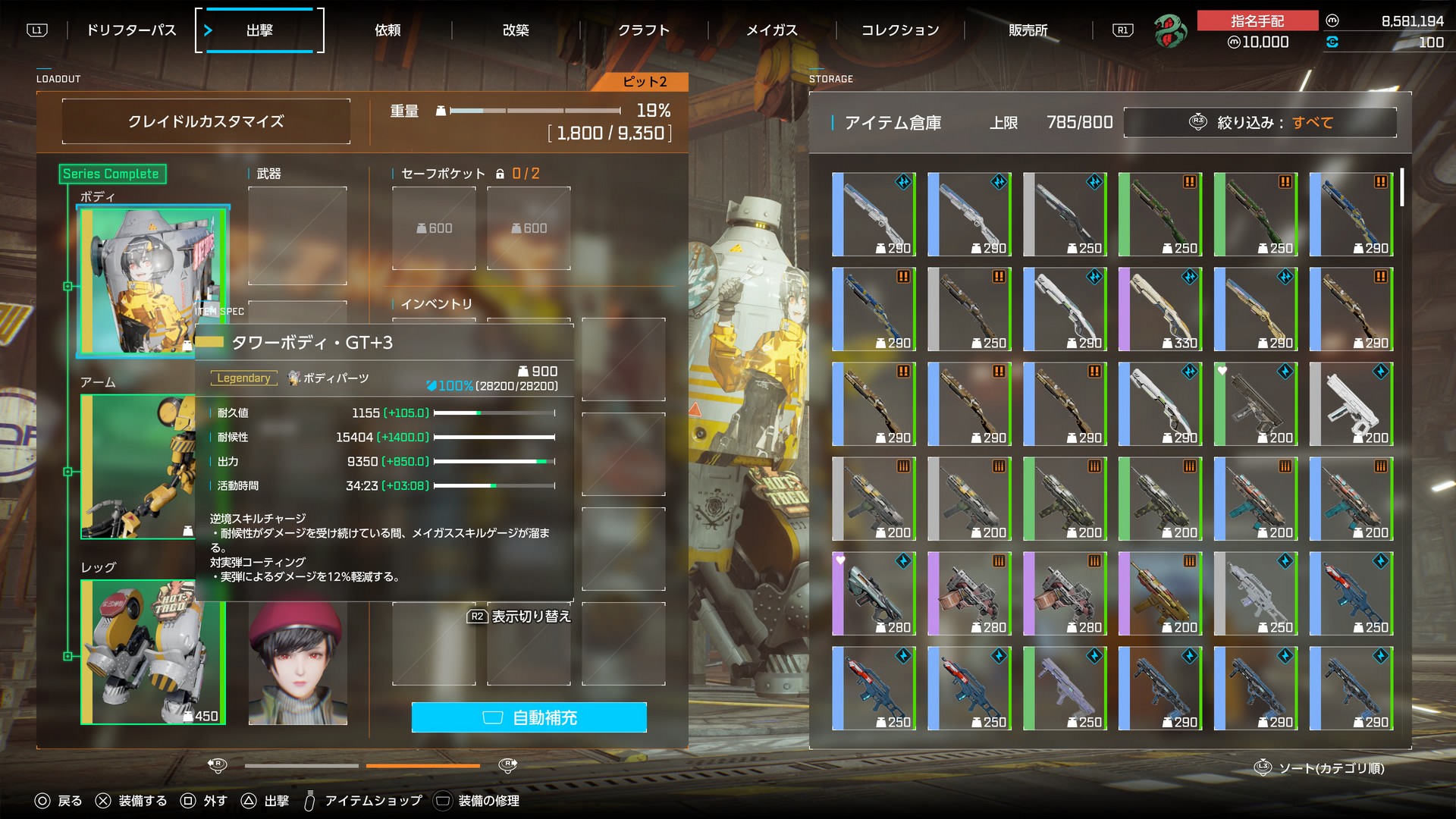Open the コレクション tab

(900, 30)
